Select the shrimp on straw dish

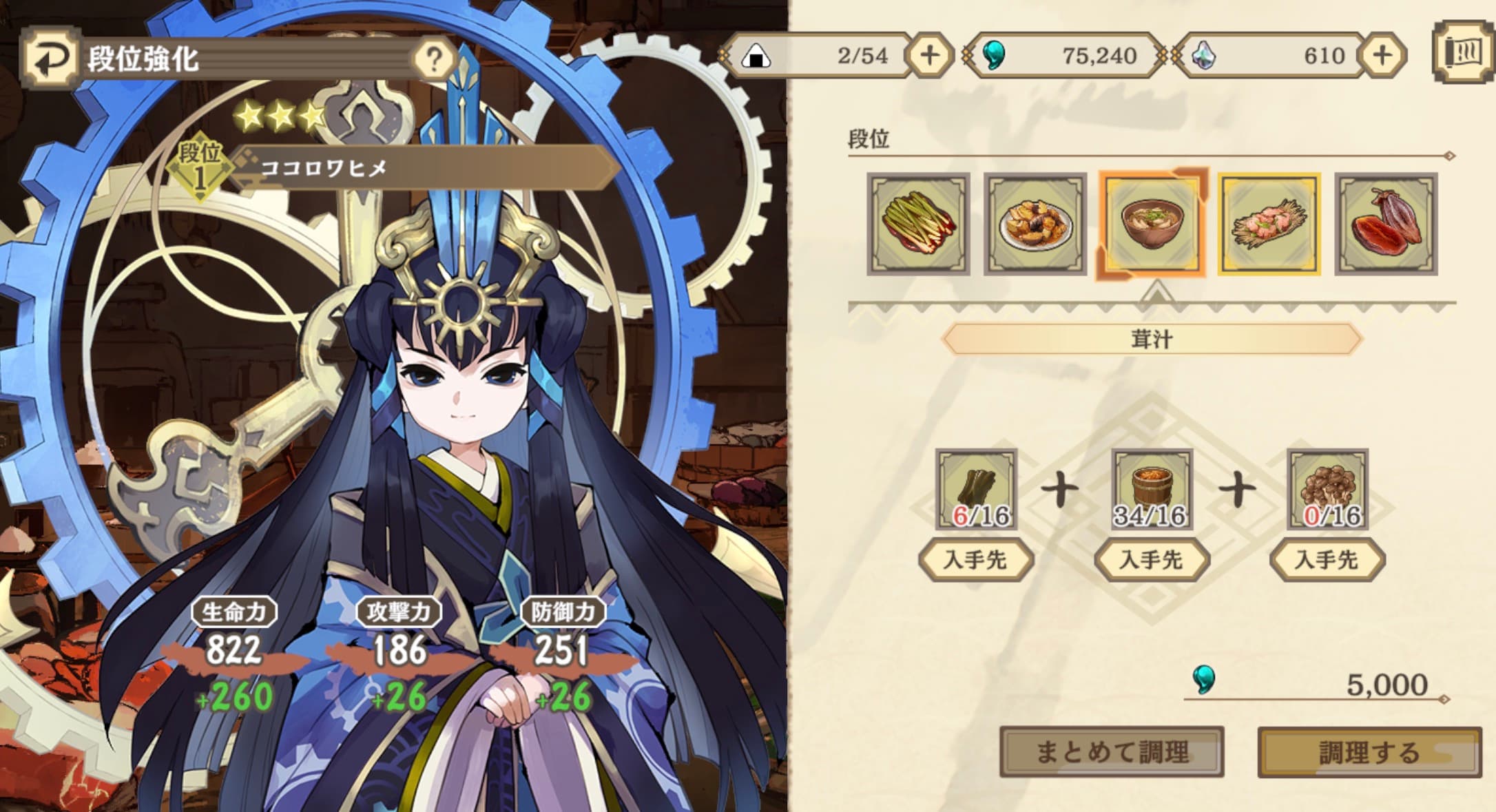click(x=1269, y=224)
